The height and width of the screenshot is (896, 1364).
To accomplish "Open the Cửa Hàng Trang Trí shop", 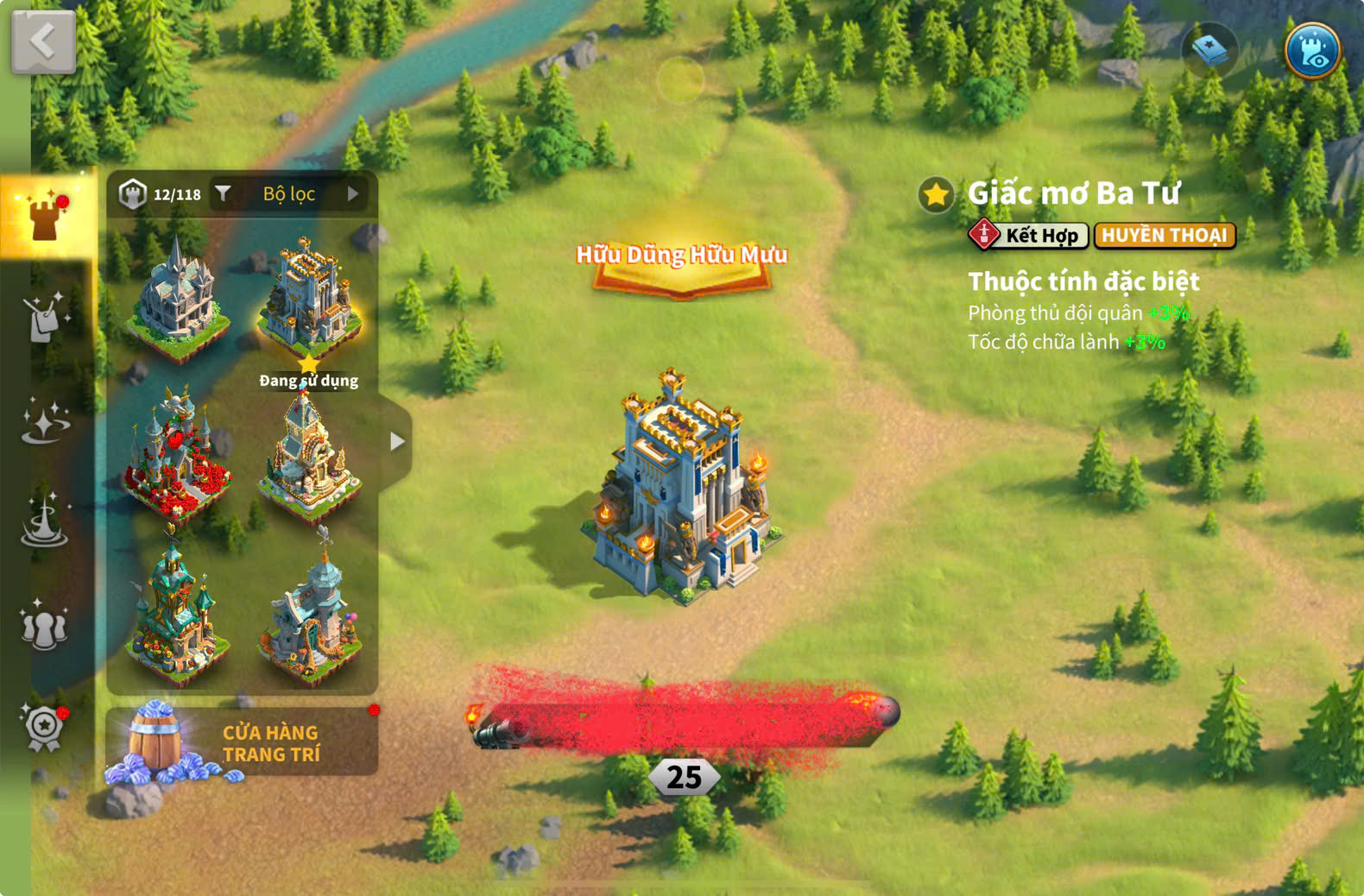I will [242, 742].
